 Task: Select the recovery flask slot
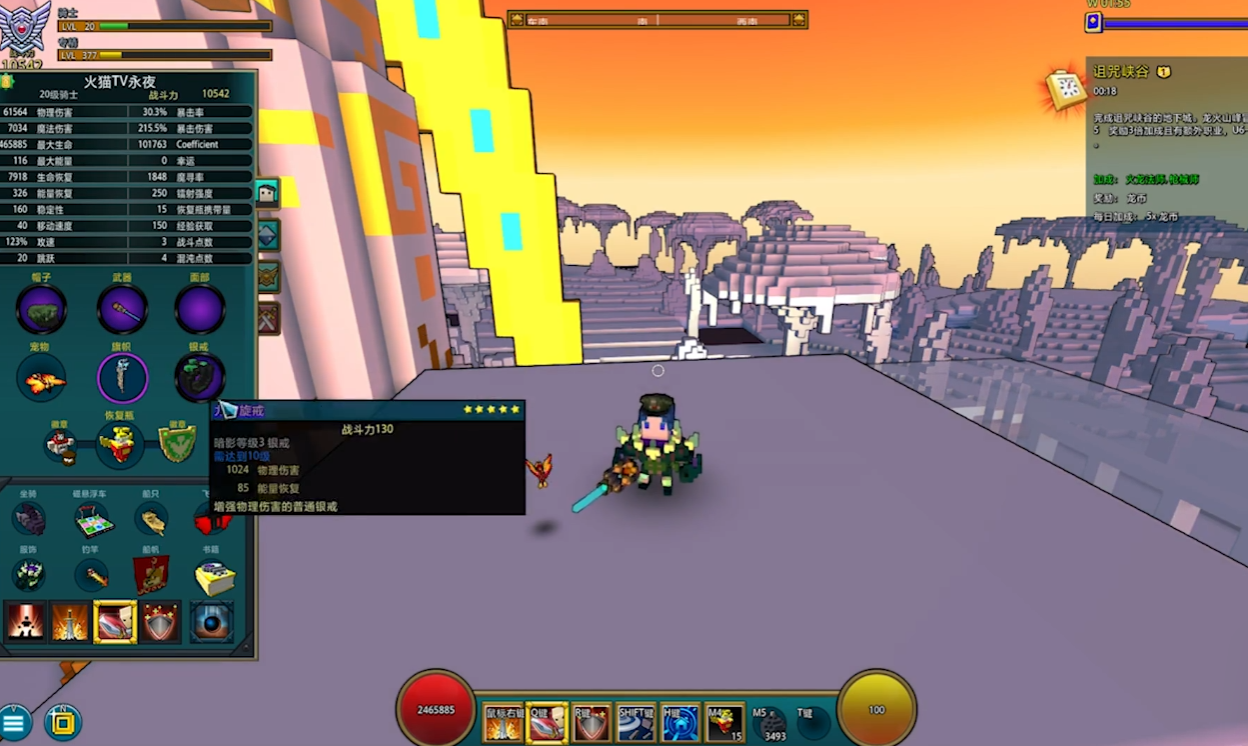[119, 445]
